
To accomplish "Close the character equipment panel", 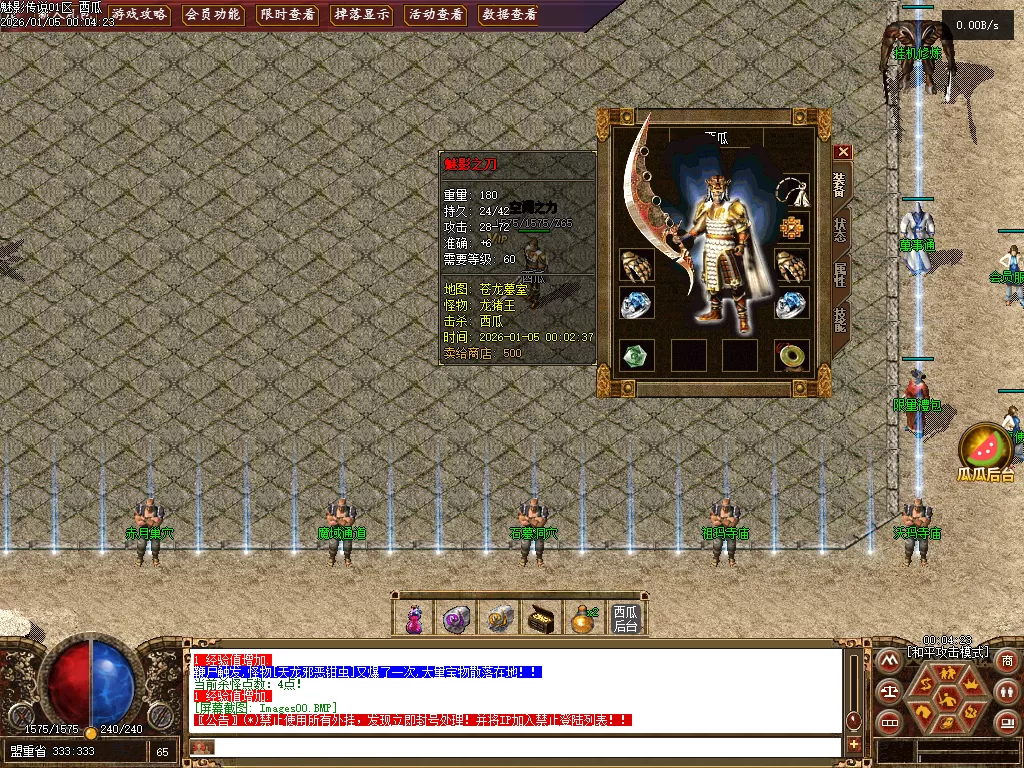I will click(843, 152).
